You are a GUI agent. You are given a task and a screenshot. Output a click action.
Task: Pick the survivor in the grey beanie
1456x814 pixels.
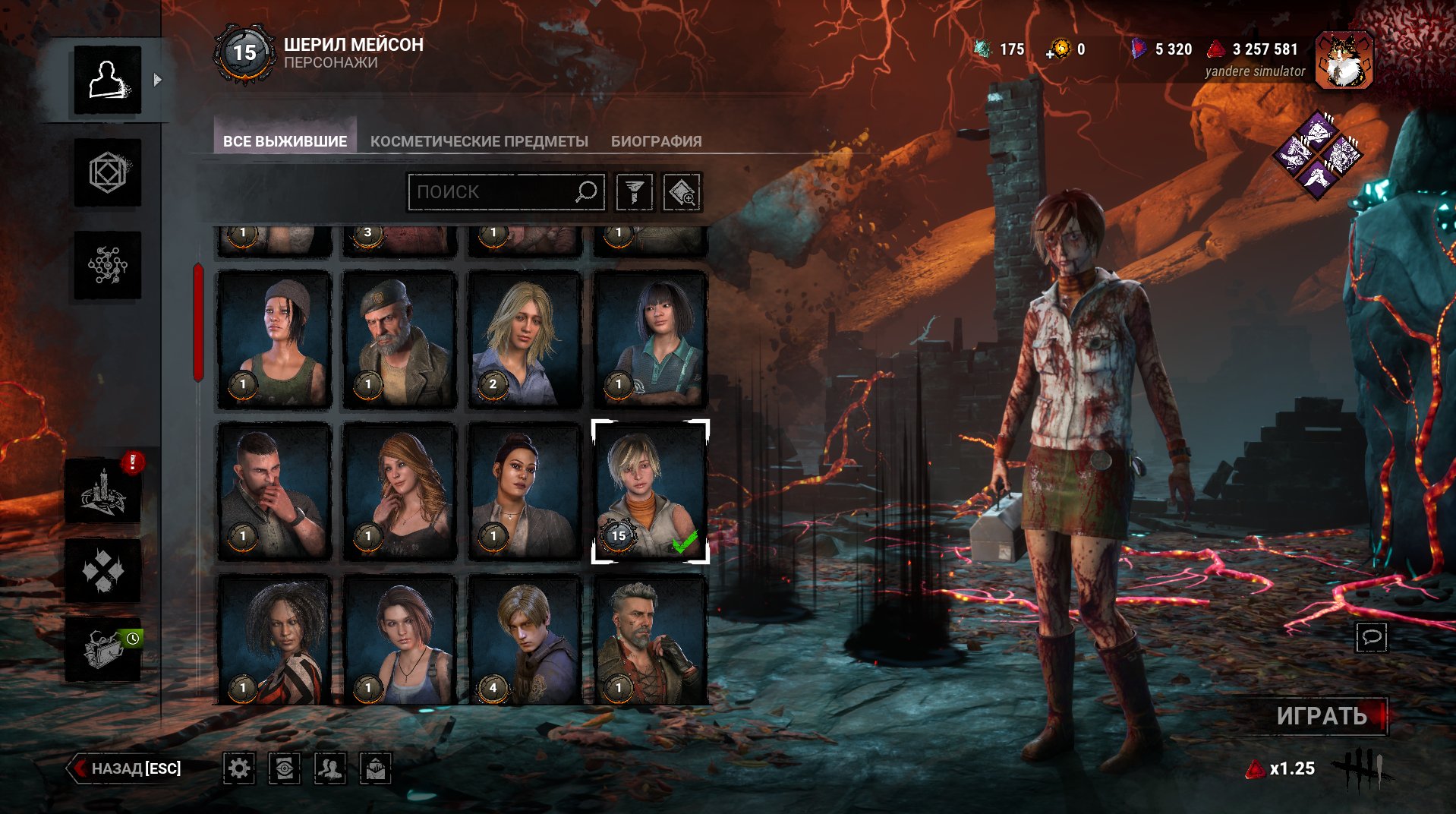click(274, 340)
